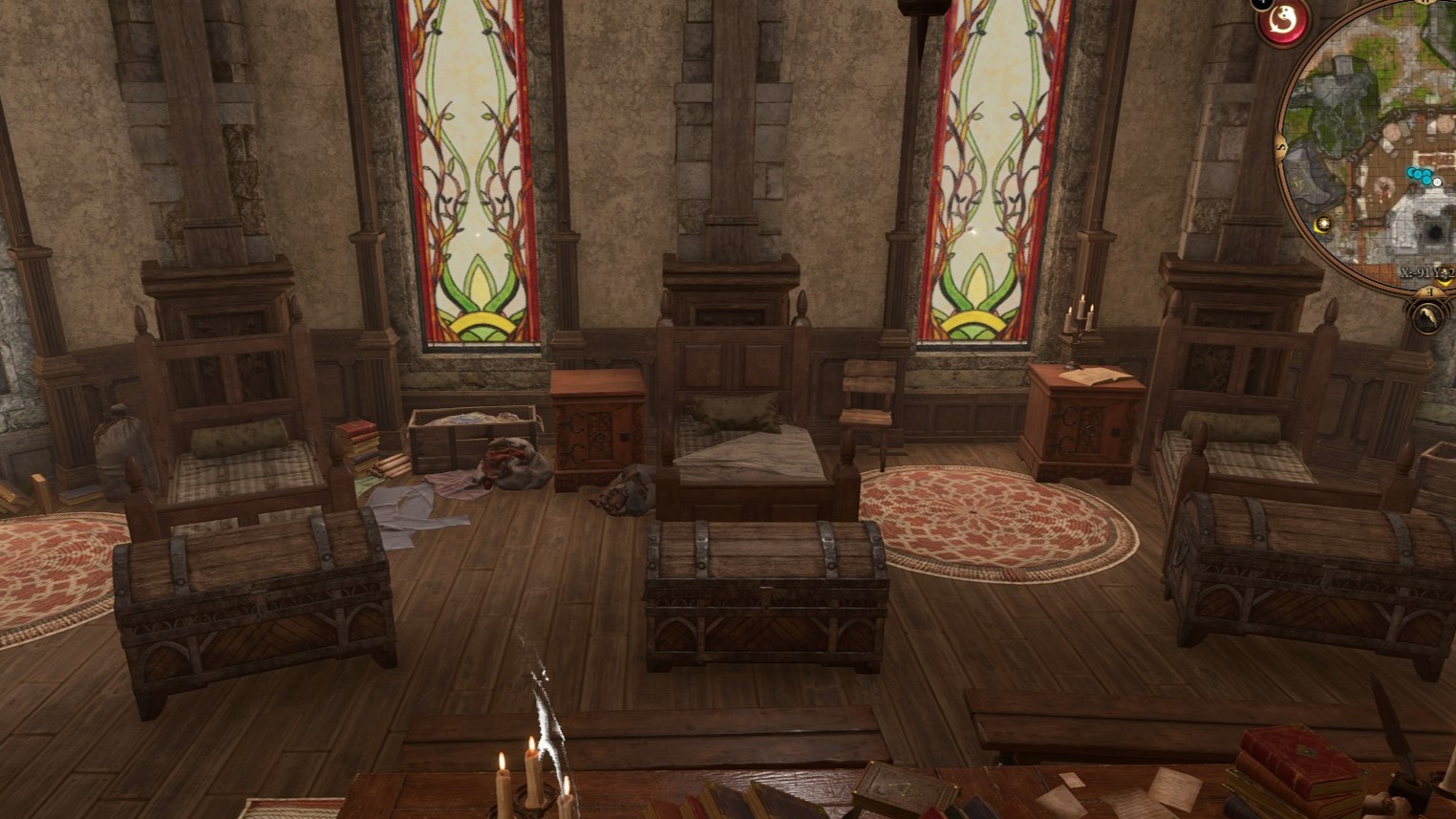The image size is (1456, 819).
Task: Select the gold waypoint marker on the minimap
Action: pyautogui.click(x=1322, y=224)
